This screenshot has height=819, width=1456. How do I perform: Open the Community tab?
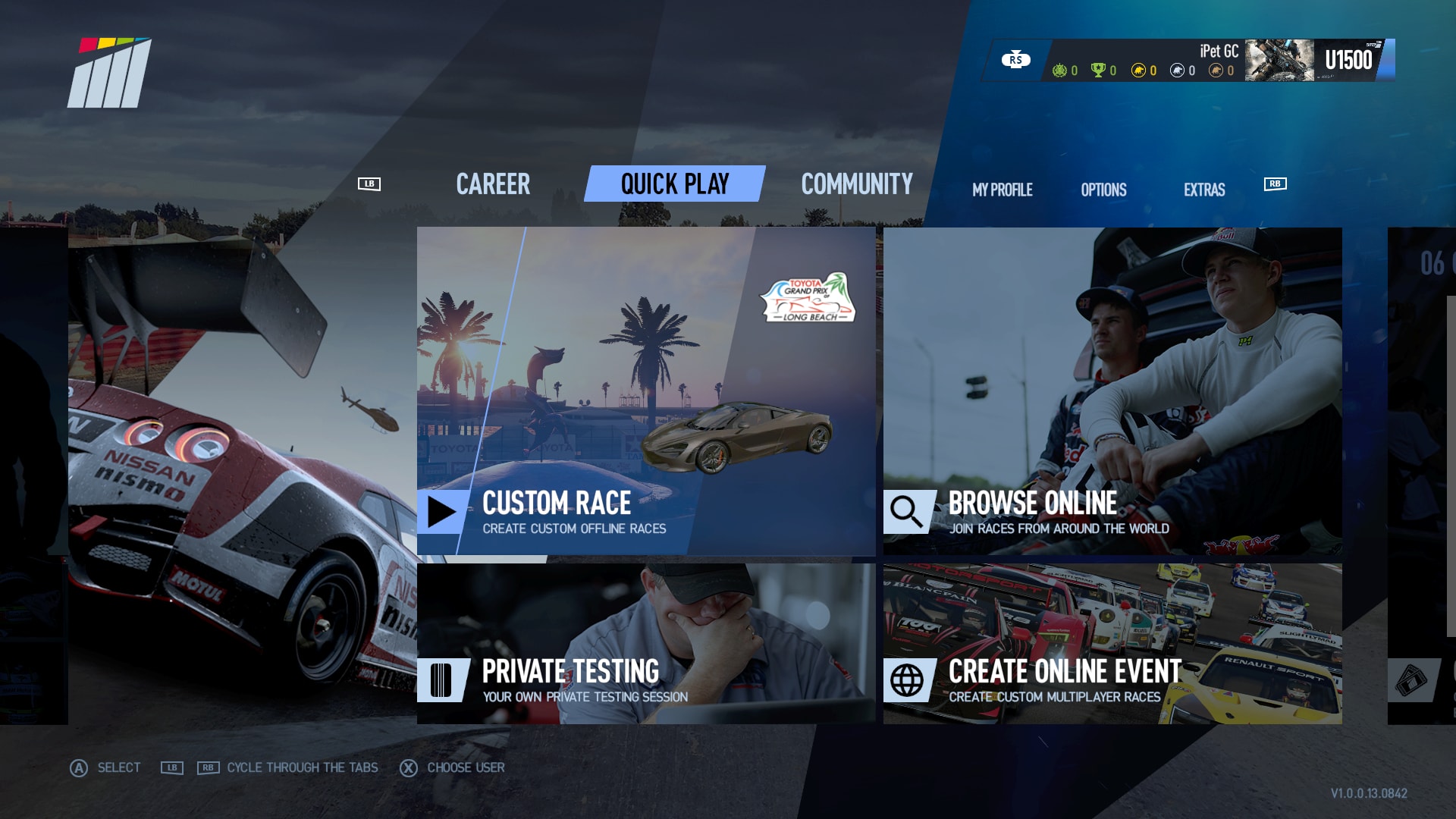point(857,184)
